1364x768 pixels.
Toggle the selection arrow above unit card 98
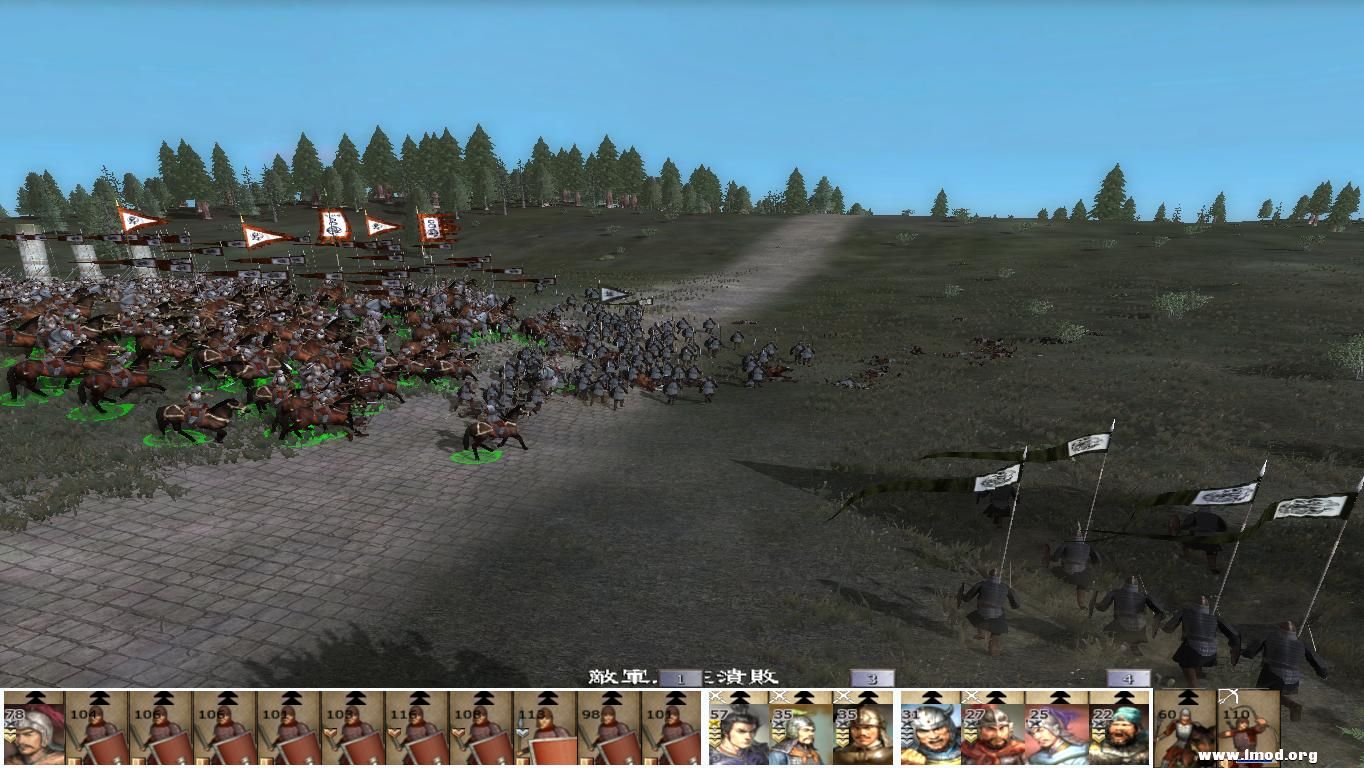[610, 697]
